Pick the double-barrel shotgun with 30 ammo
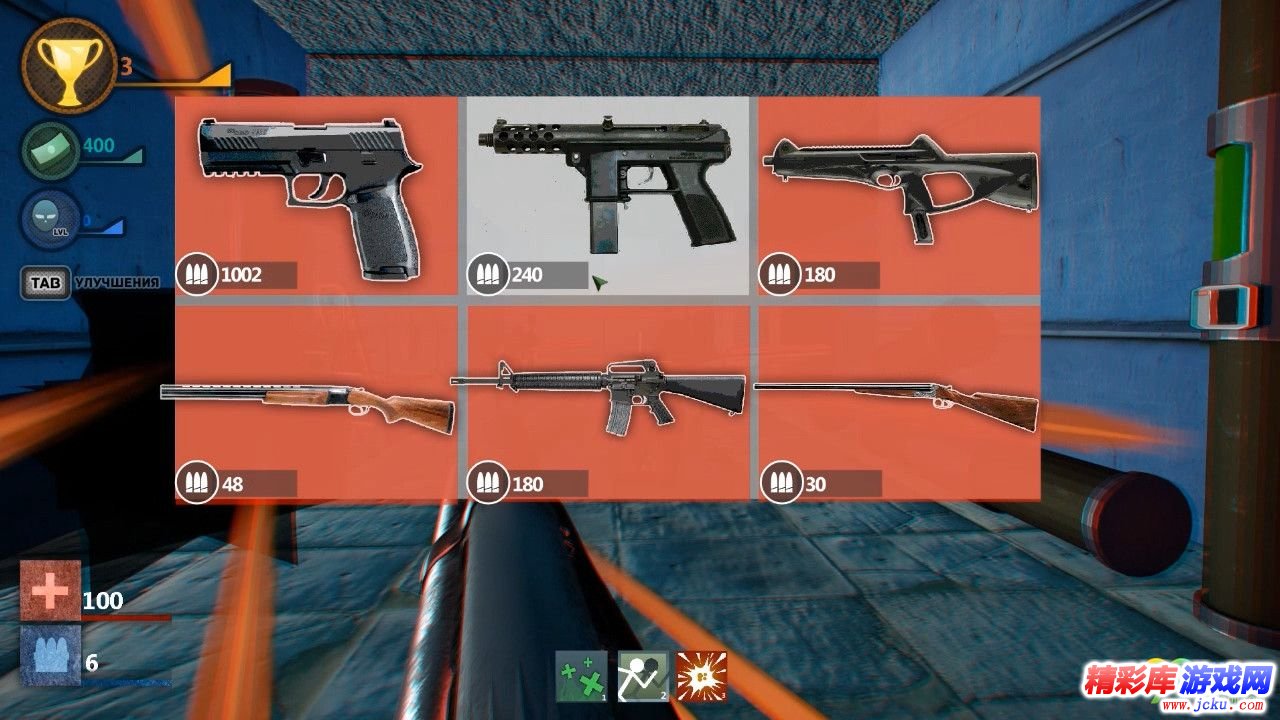 click(x=898, y=402)
